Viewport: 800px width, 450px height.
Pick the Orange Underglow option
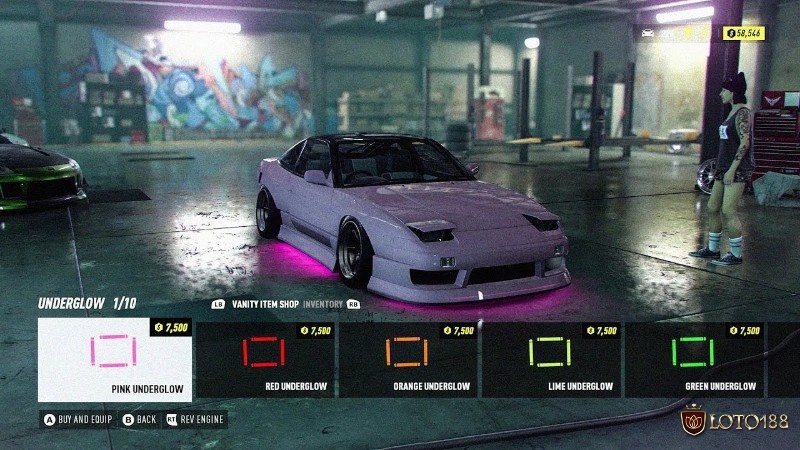coord(408,359)
